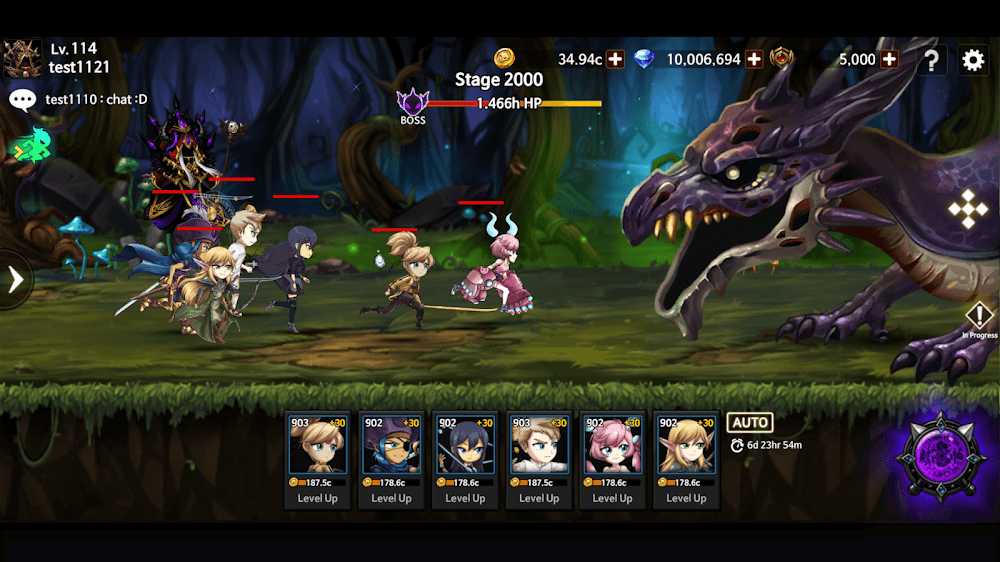The height and width of the screenshot is (562, 1000).
Task: Open the question mark help screen
Action: click(931, 60)
